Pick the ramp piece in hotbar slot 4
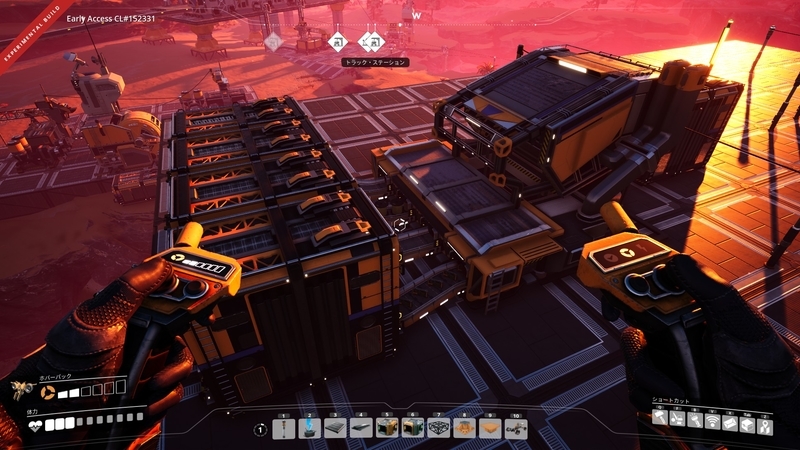This screenshot has width=800, height=450. pyautogui.click(x=362, y=428)
